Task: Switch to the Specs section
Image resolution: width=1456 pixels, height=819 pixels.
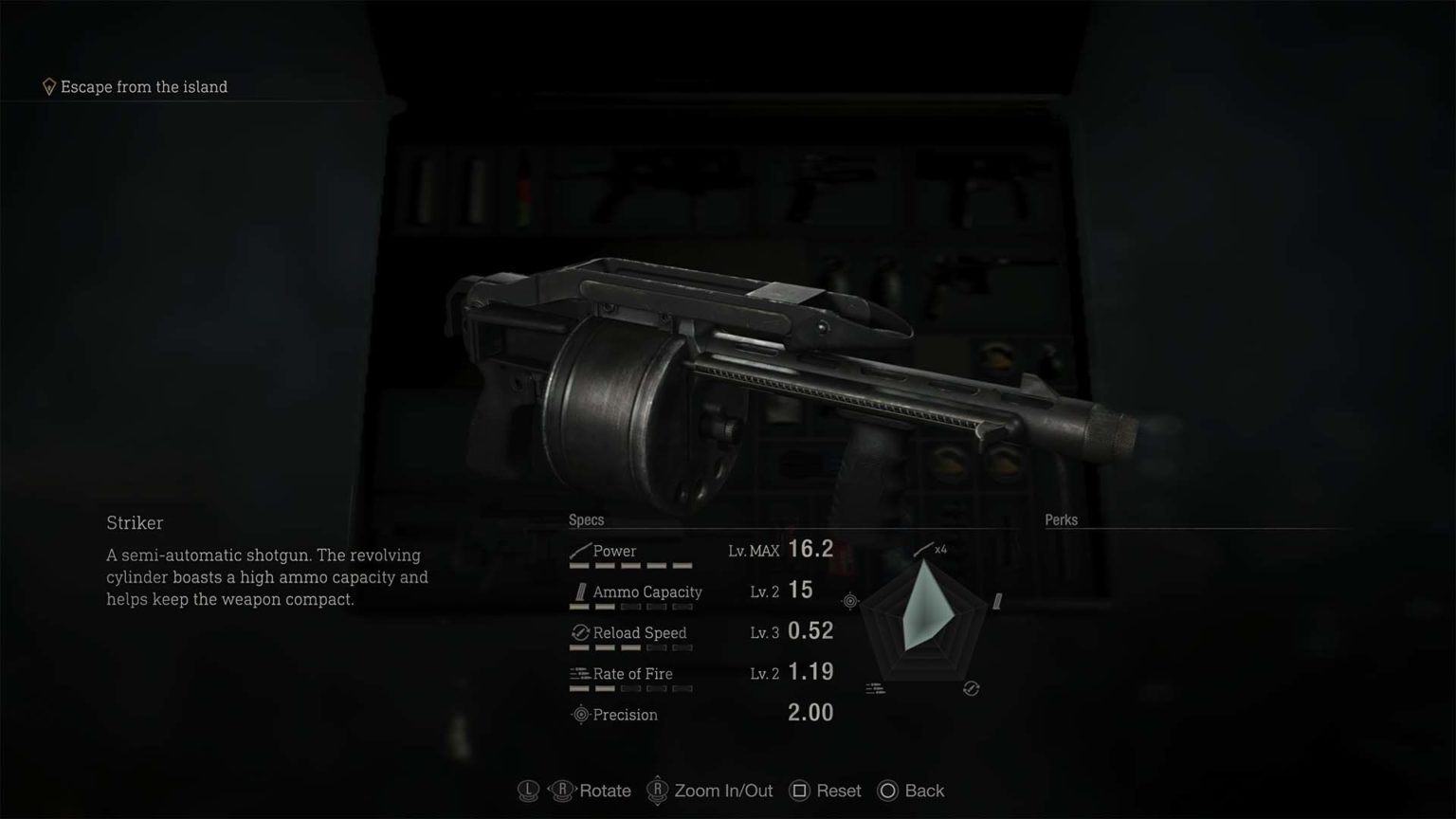Action: 585,519
